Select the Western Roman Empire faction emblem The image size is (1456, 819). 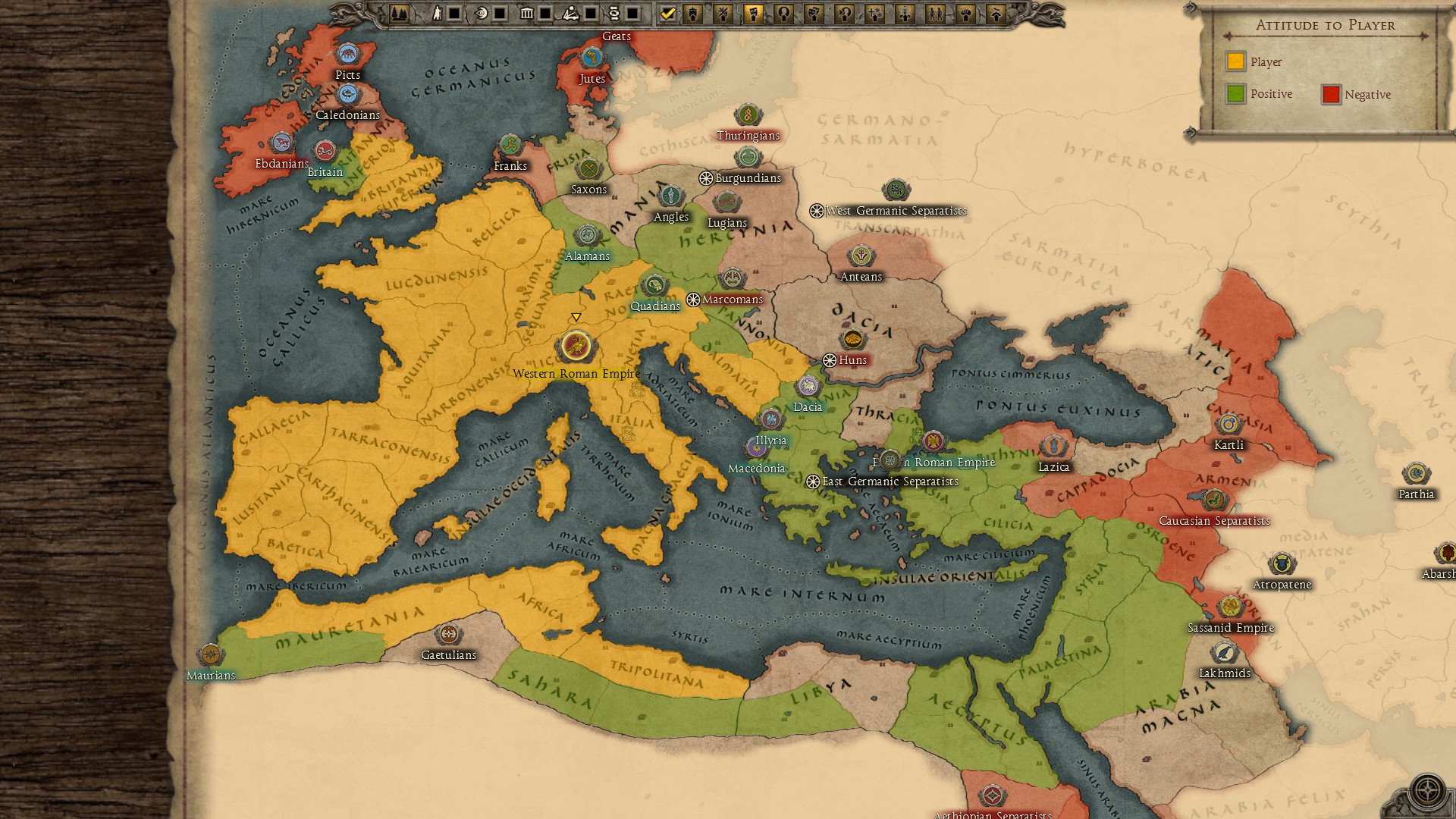pos(576,347)
